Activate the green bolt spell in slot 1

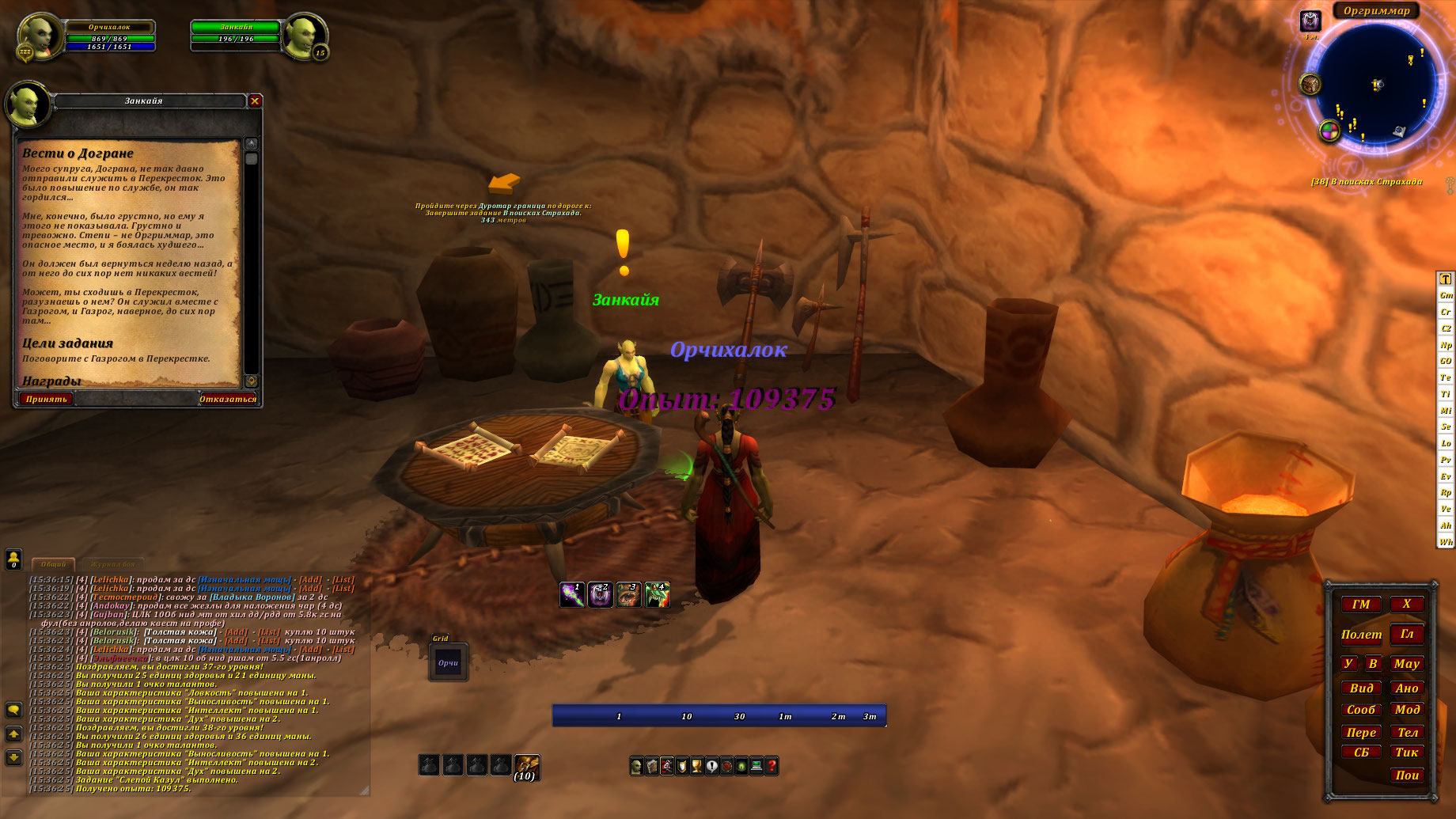572,594
